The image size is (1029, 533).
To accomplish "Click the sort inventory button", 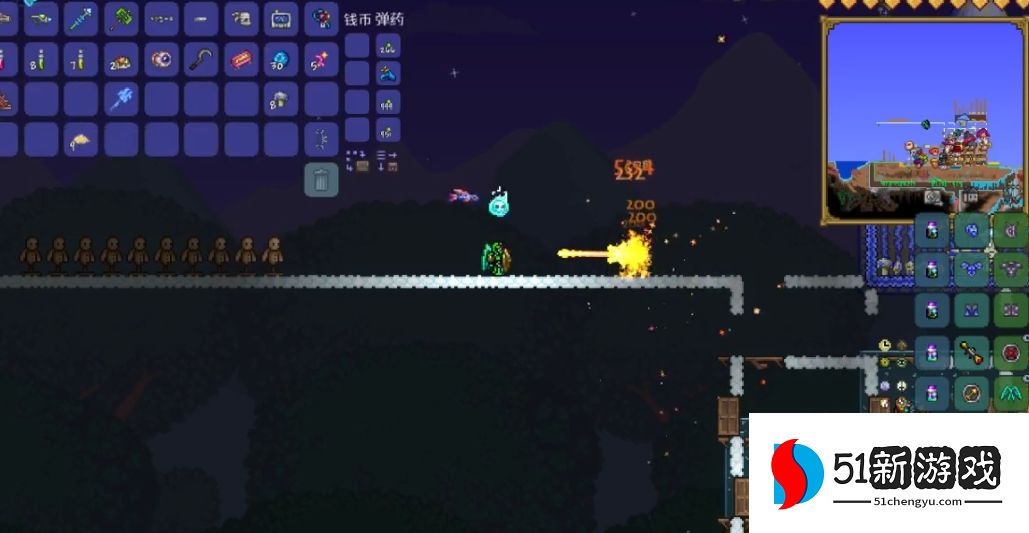I will tap(387, 160).
